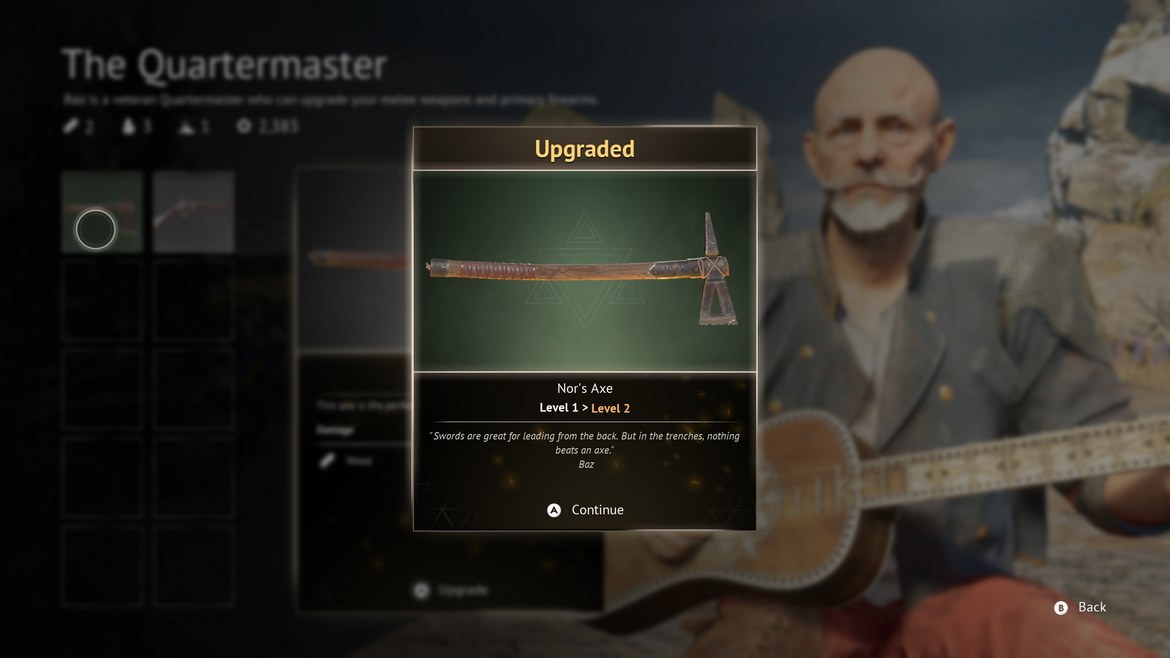Go Back from the Quartermaster screen
This screenshot has height=658, width=1170.
pyautogui.click(x=1080, y=607)
